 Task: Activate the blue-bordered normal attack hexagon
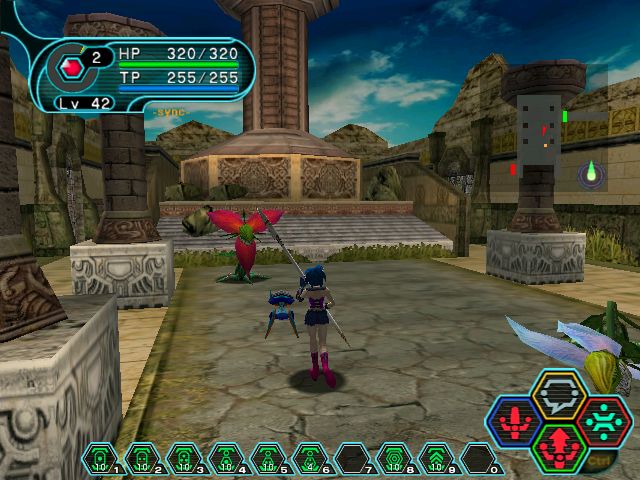(x=514, y=421)
